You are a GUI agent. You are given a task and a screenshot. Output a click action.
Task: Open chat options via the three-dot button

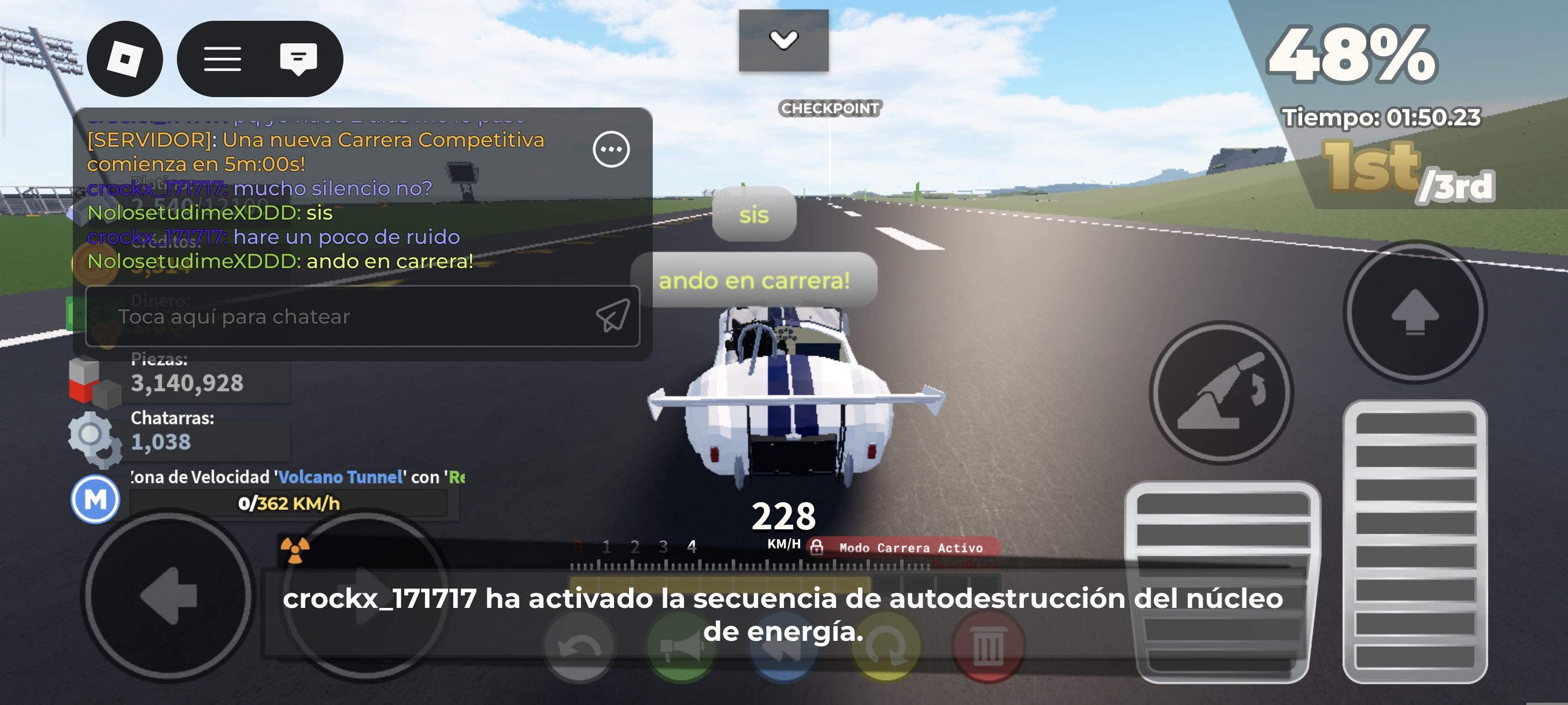(611, 149)
